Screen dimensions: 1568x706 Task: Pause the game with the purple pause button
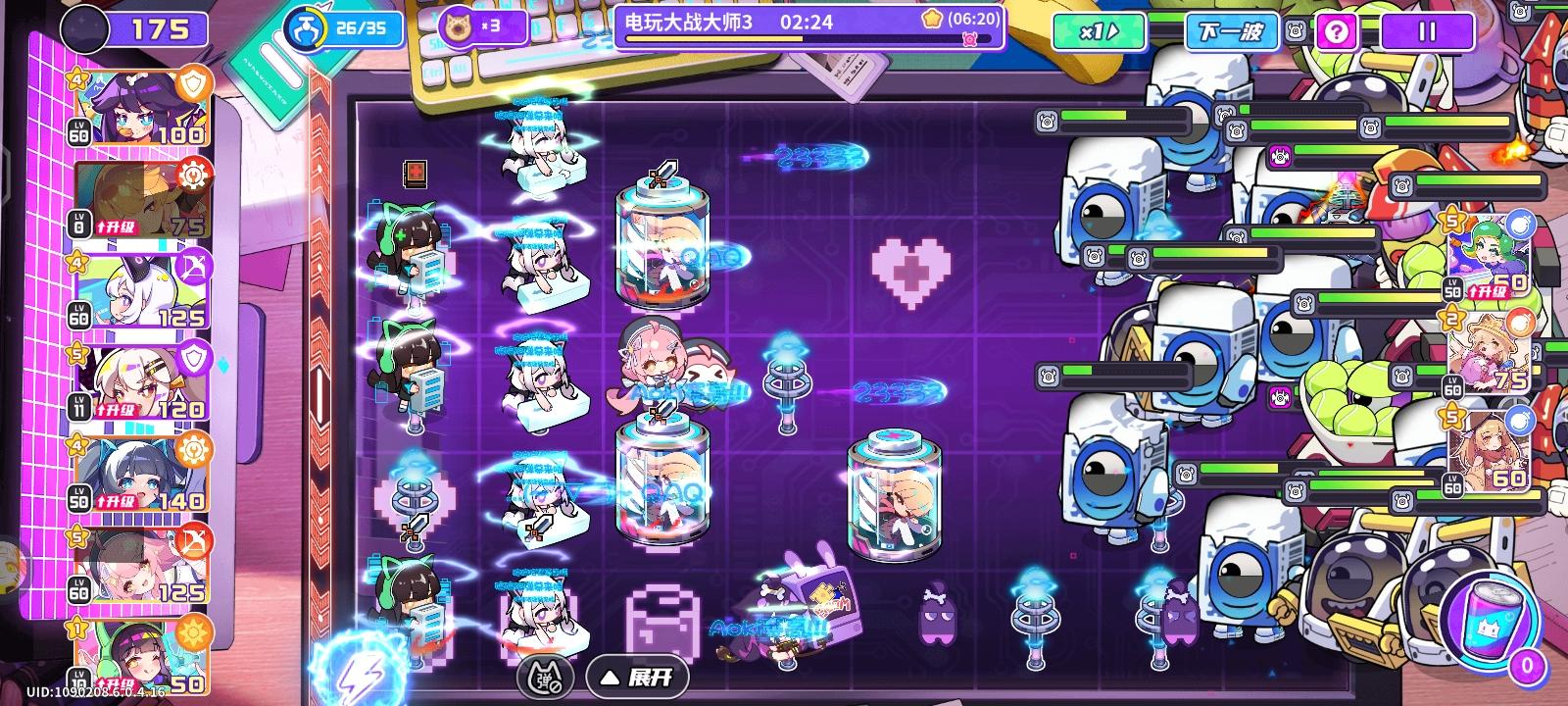click(x=1427, y=32)
